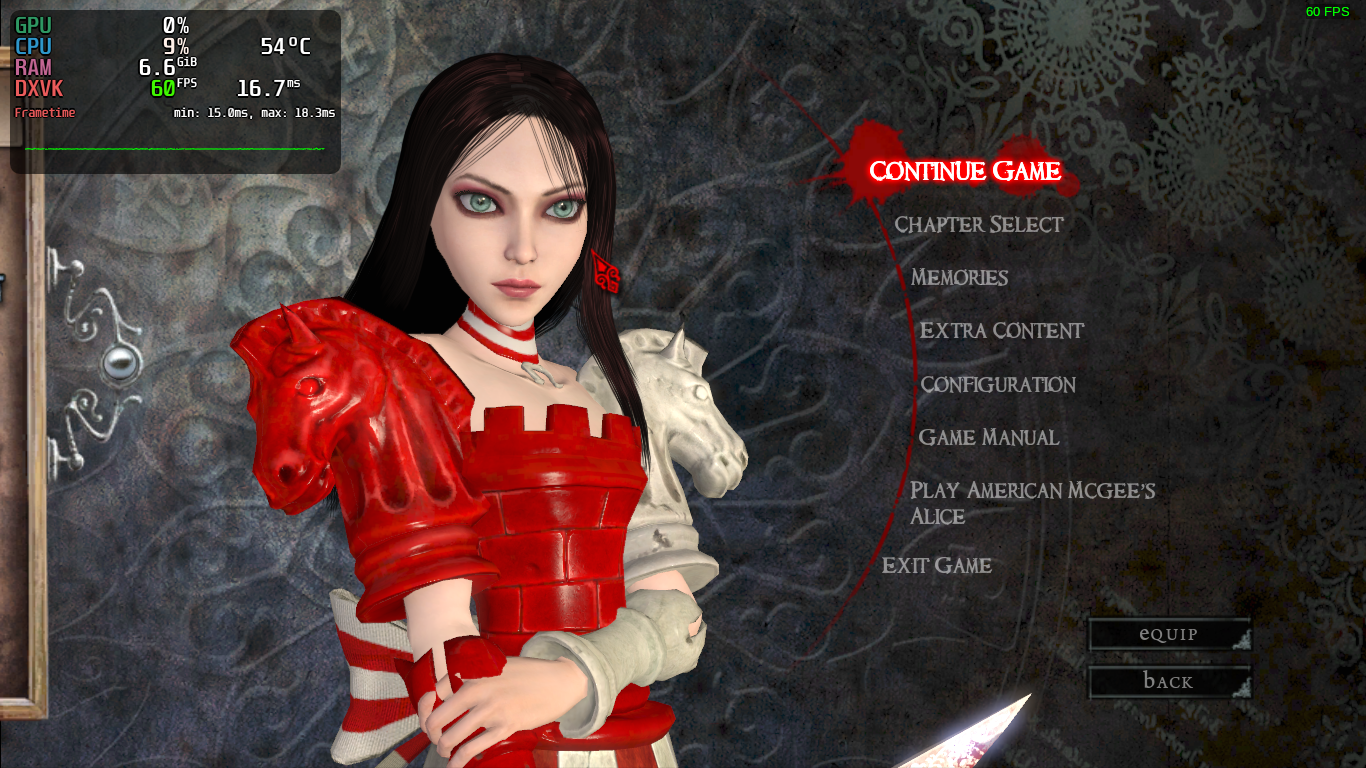Open the Game Manual
The width and height of the screenshot is (1366, 768).
click(988, 438)
